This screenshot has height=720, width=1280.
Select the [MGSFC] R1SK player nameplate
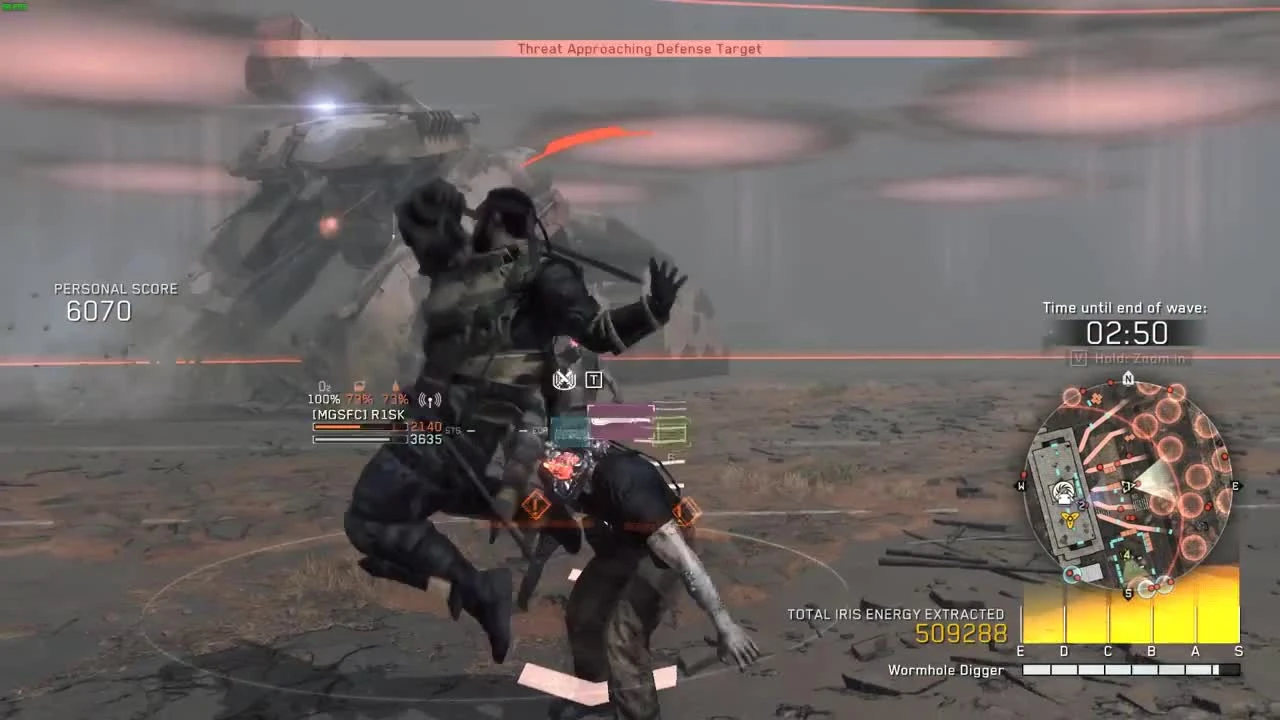coord(360,412)
